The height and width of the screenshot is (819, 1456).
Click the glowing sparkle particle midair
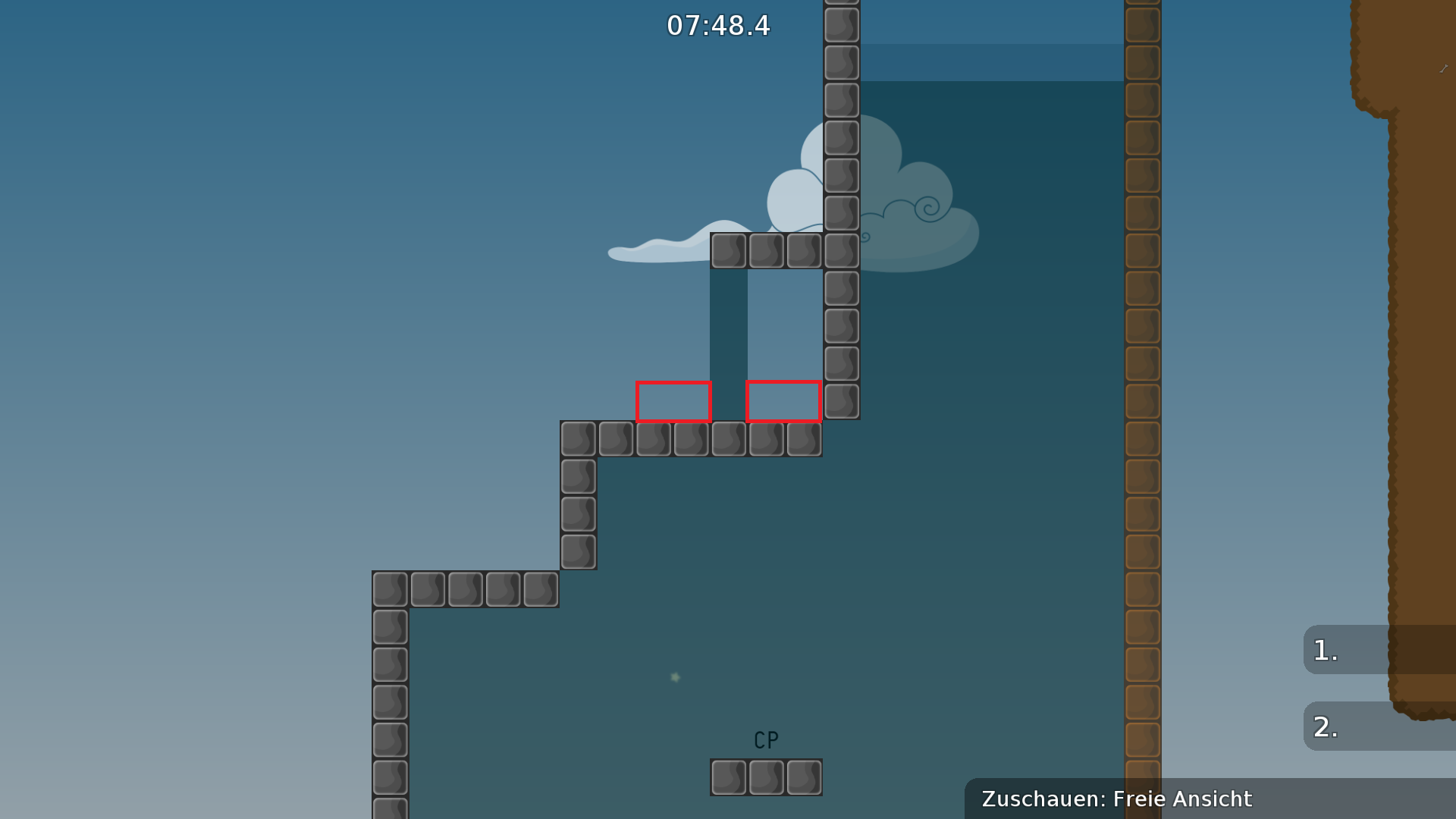tap(674, 676)
